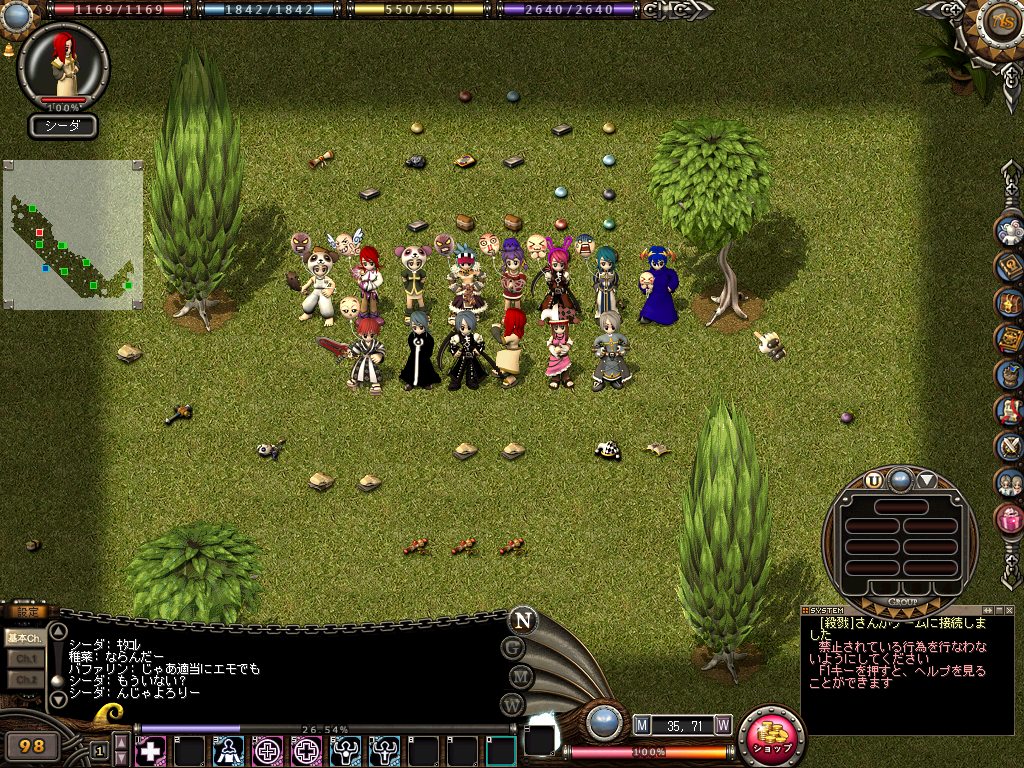Click the down-triangle button on group panel
1024x768 pixels.
pos(927,480)
